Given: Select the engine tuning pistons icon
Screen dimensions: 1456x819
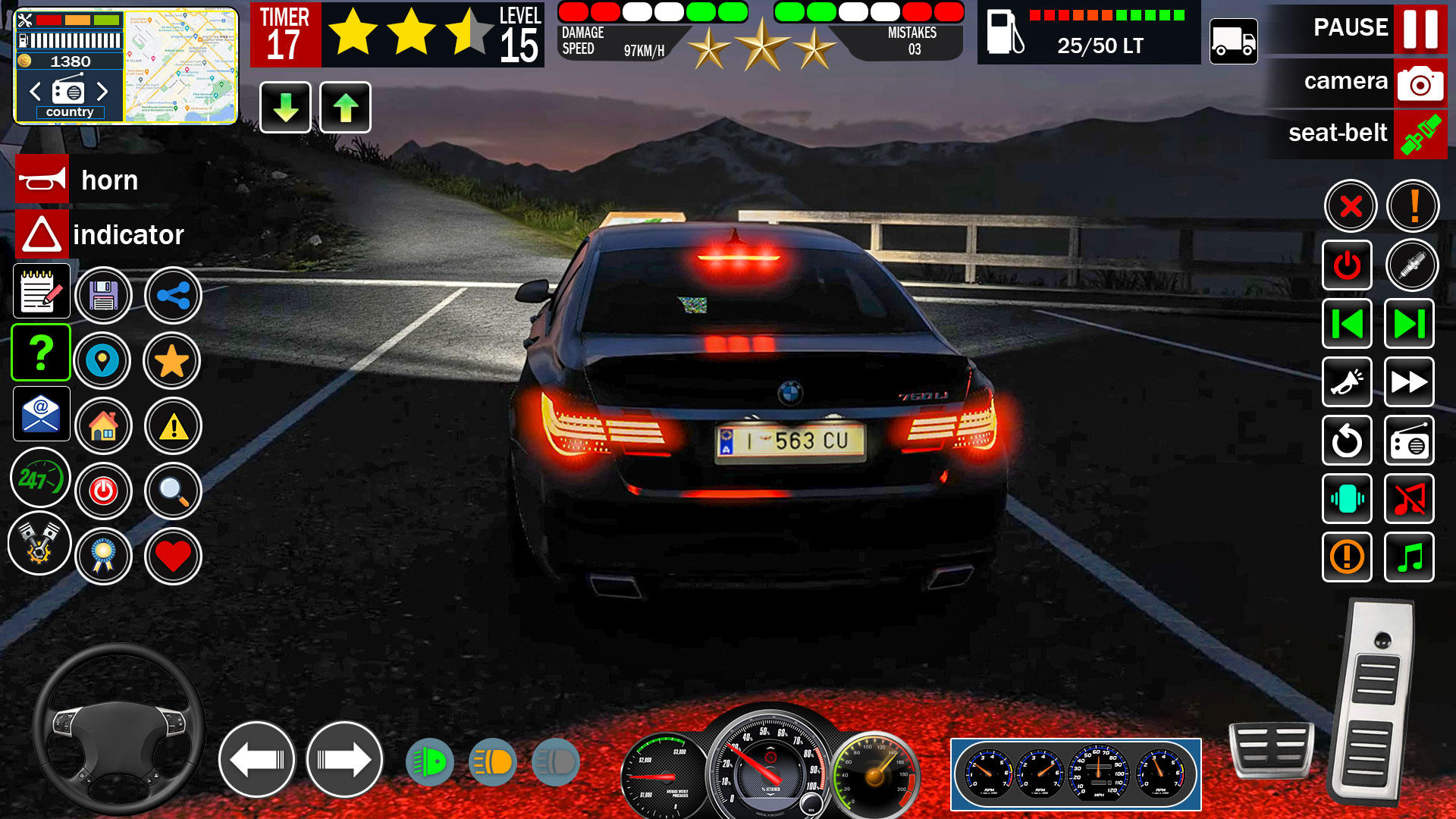Looking at the screenshot, I should point(39,544).
